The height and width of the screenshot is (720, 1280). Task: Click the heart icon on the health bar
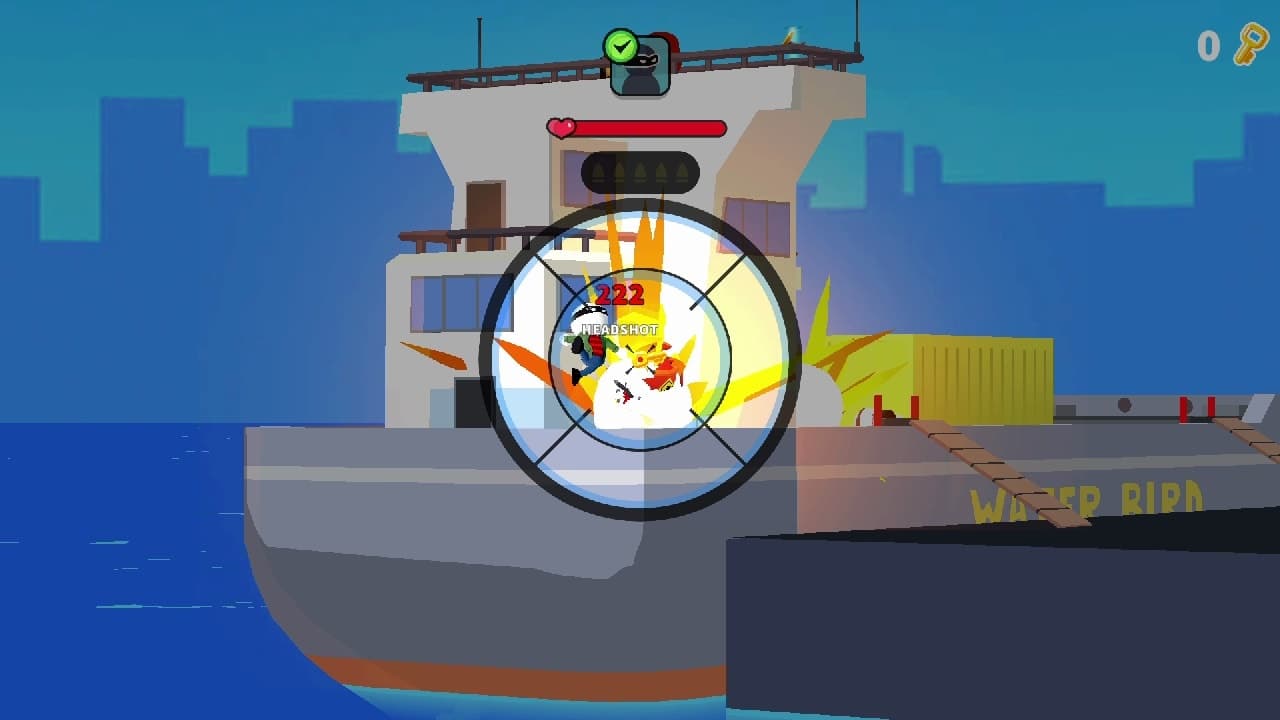560,126
